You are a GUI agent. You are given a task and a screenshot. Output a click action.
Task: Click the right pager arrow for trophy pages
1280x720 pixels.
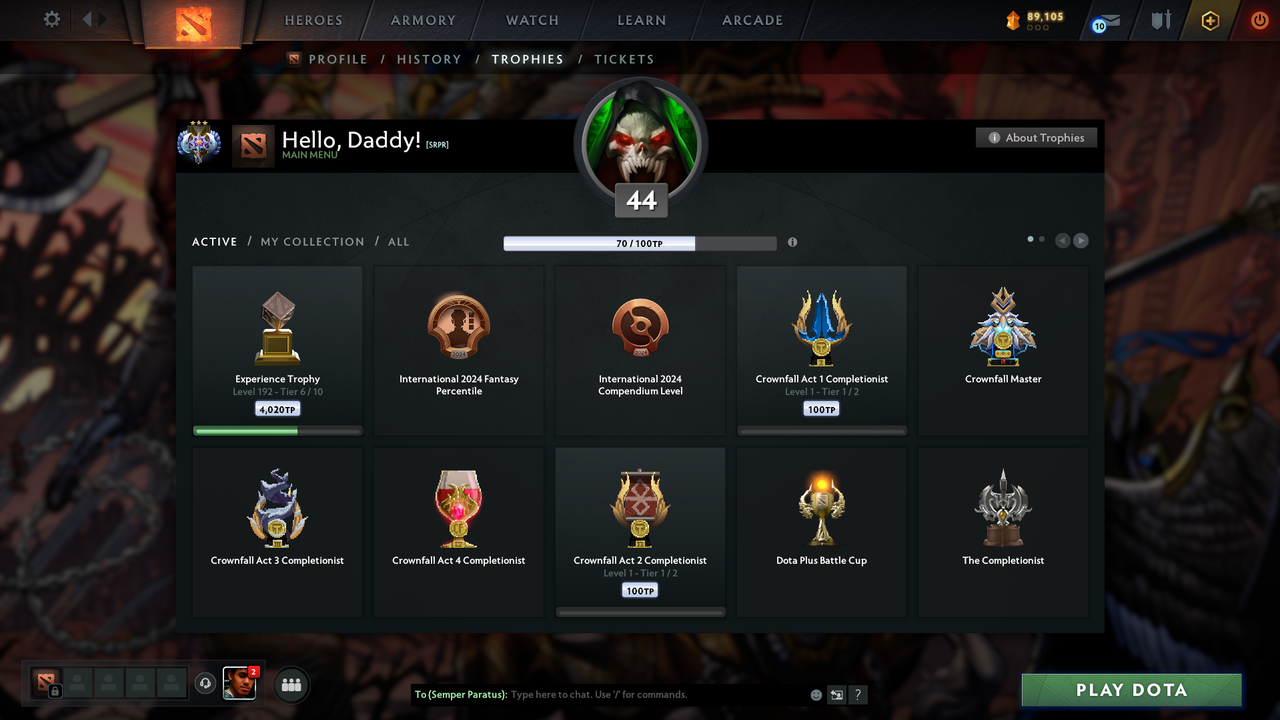point(1081,240)
